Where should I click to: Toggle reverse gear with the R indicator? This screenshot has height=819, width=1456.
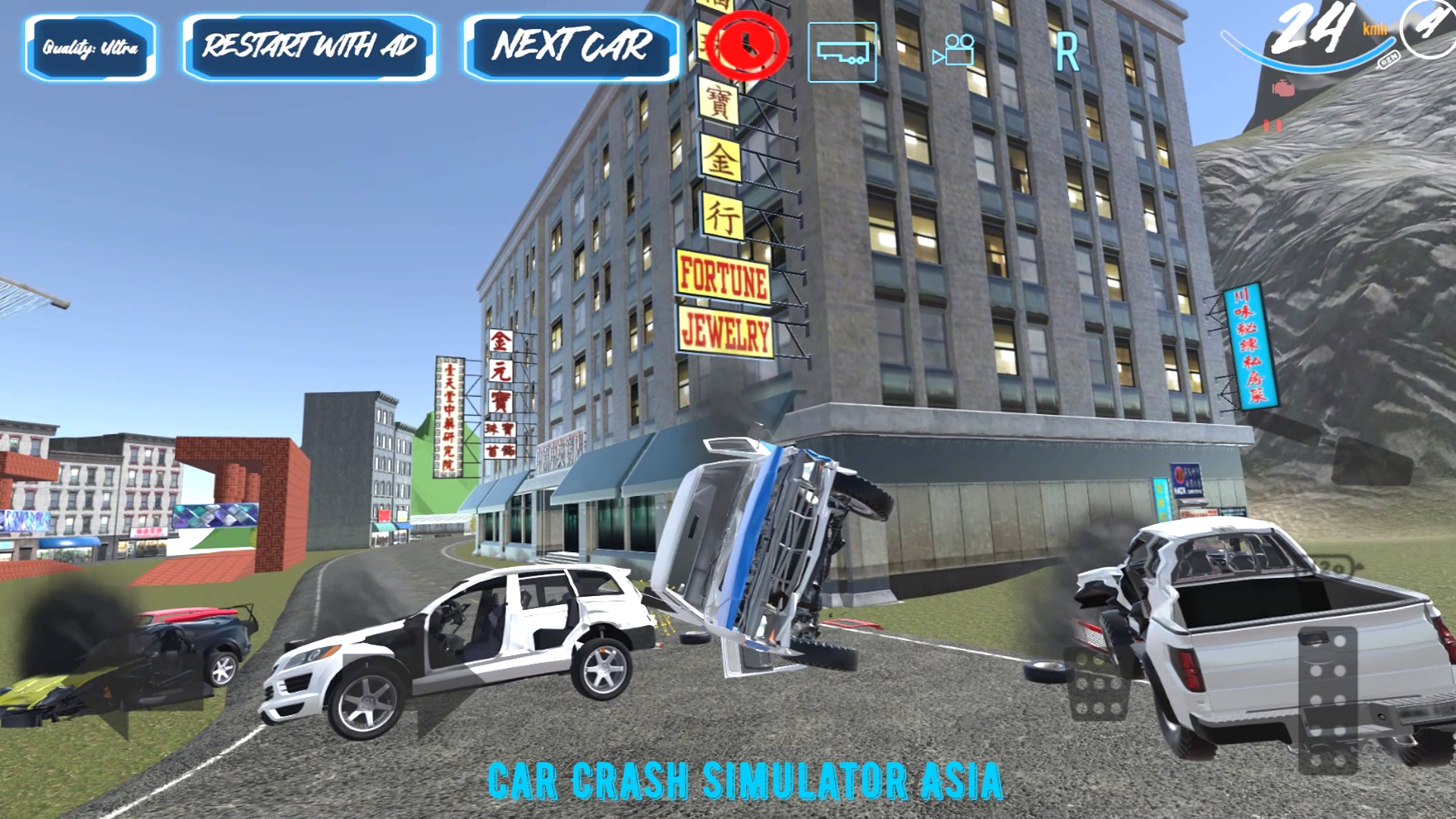click(1066, 52)
